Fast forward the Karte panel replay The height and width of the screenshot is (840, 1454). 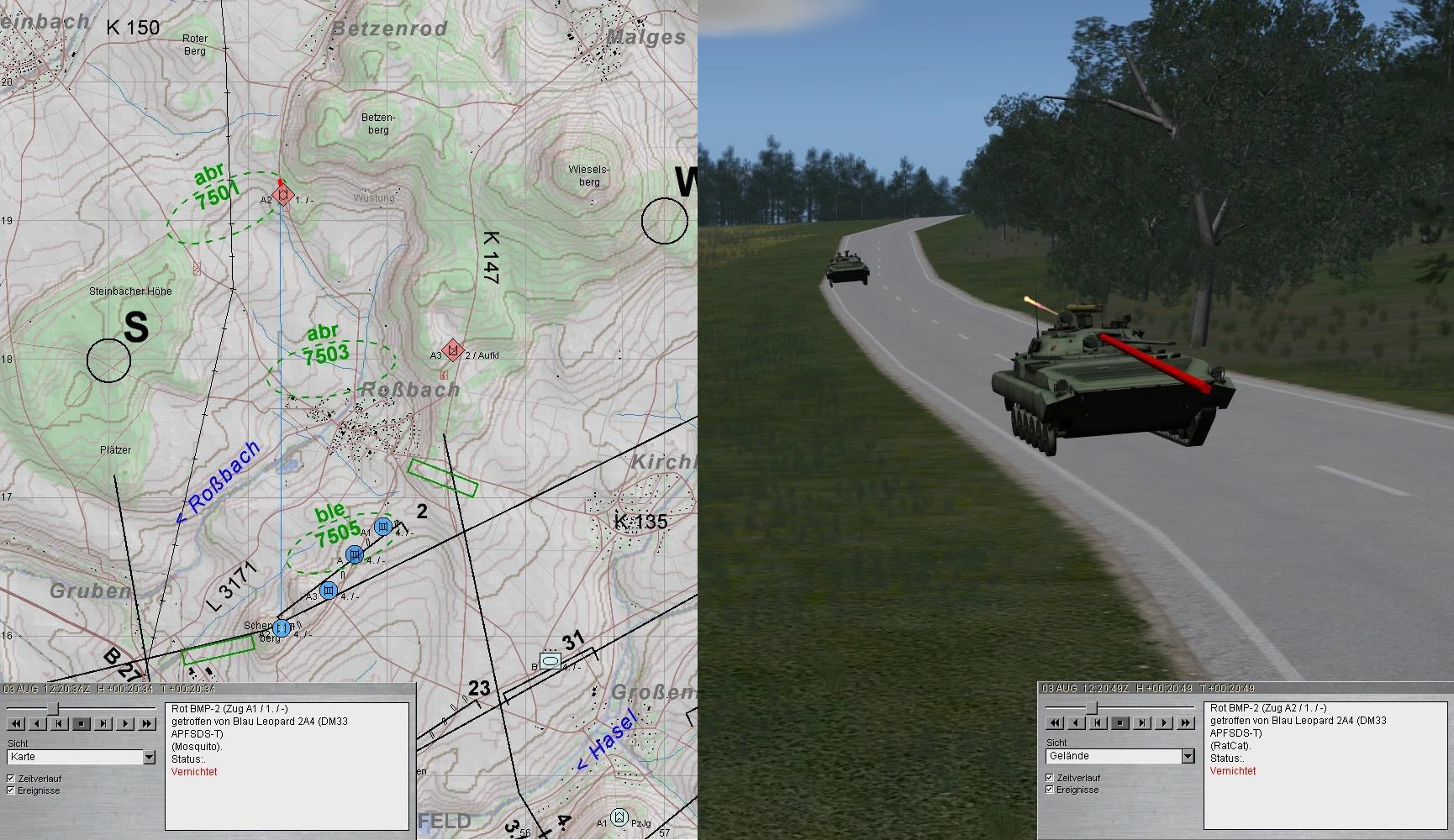[x=147, y=723]
